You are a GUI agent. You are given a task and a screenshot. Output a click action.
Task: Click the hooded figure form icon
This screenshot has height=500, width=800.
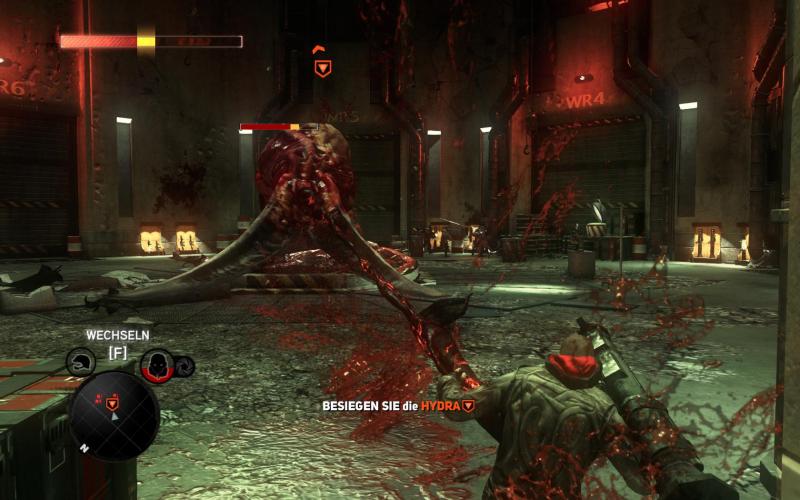(156, 365)
